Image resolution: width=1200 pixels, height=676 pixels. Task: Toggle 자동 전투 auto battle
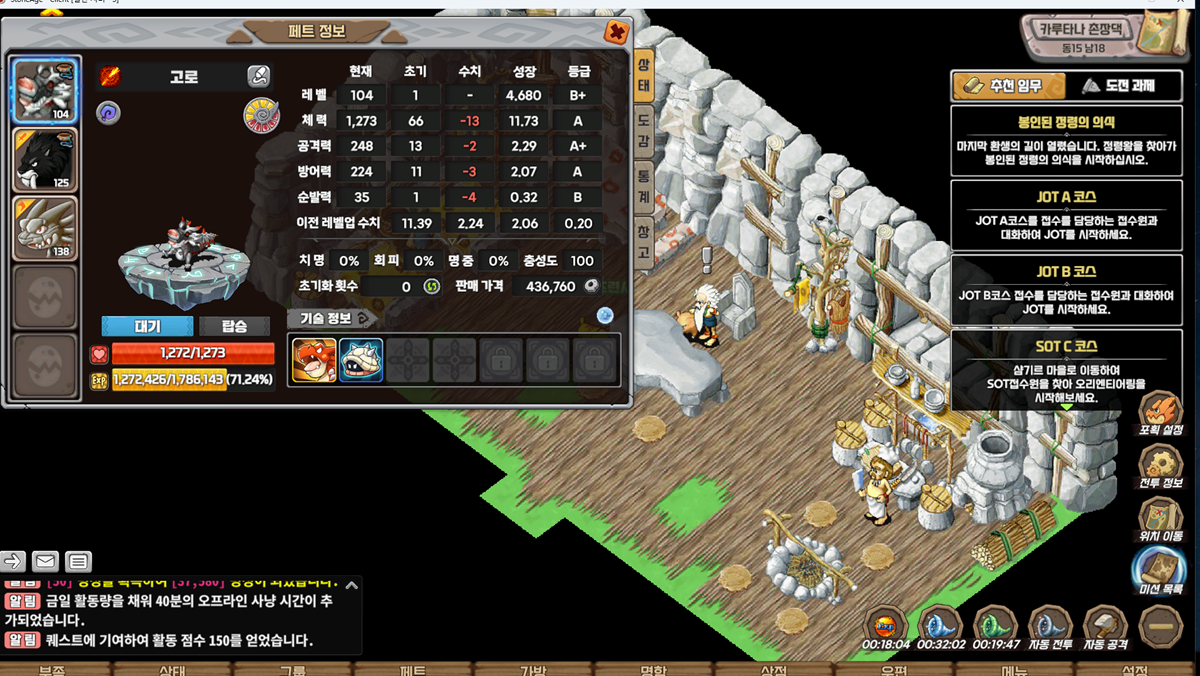[x=1050, y=628]
